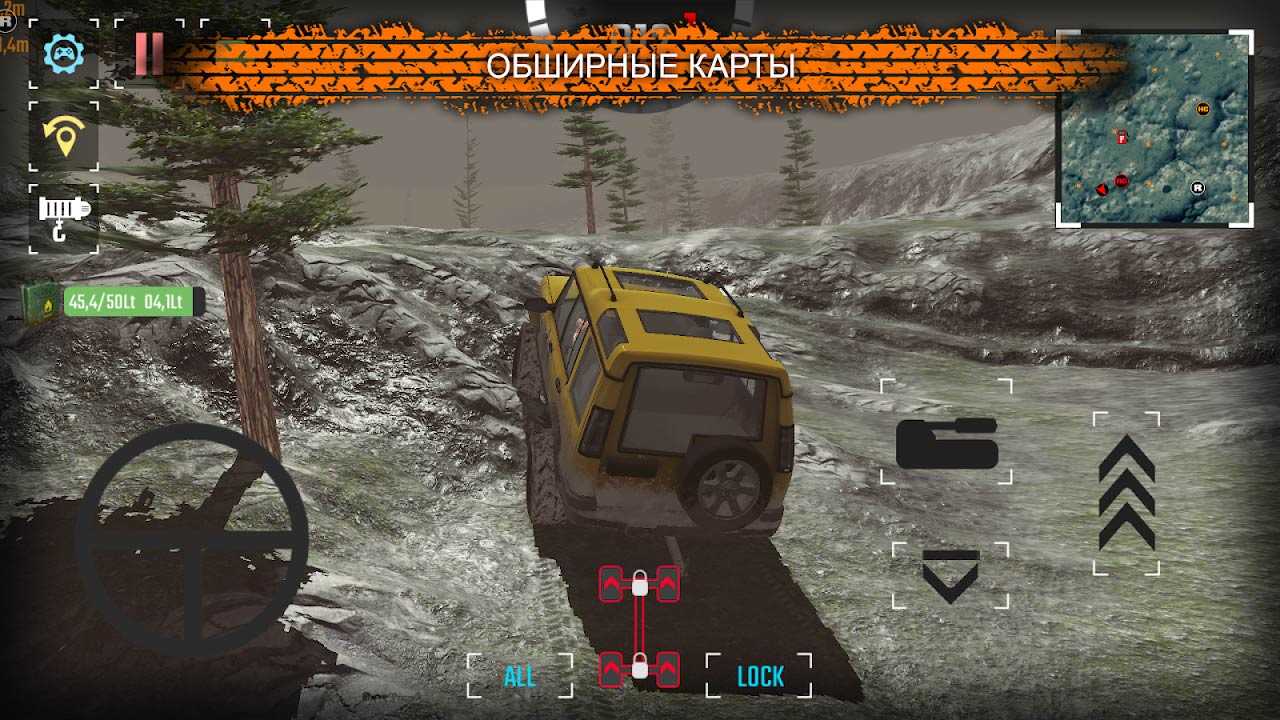Screen dimensions: 1280x720
Task: Open the minimap
Action: point(1155,128)
